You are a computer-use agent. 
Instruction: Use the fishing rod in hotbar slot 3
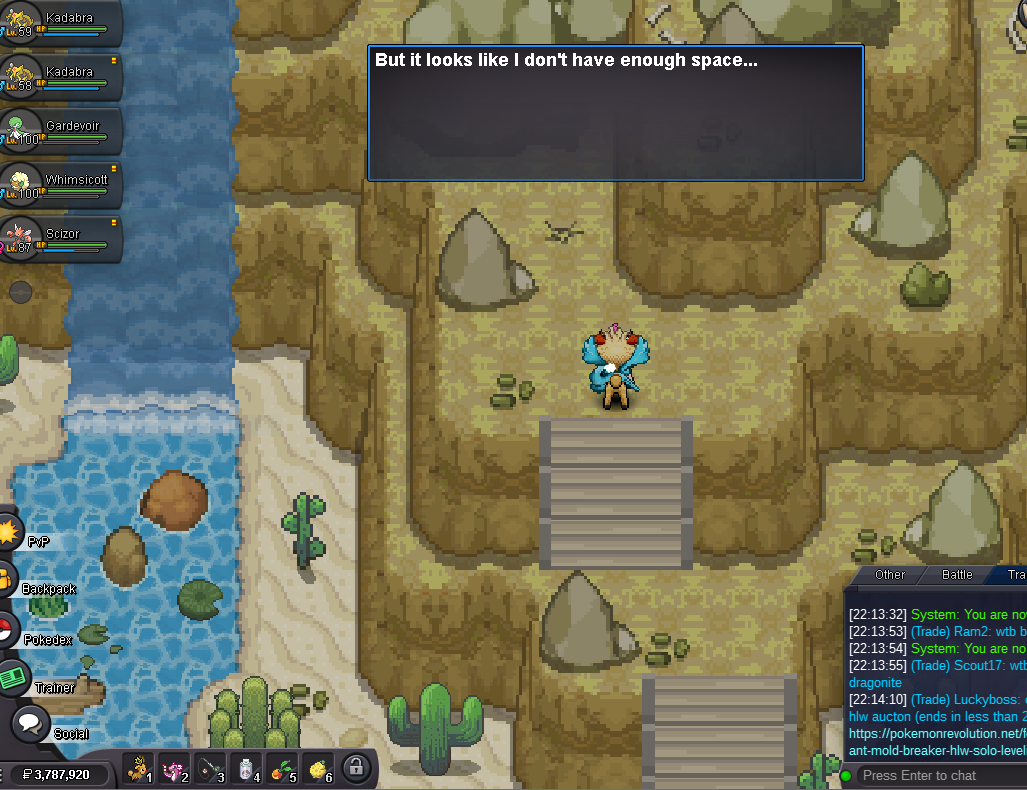point(208,768)
